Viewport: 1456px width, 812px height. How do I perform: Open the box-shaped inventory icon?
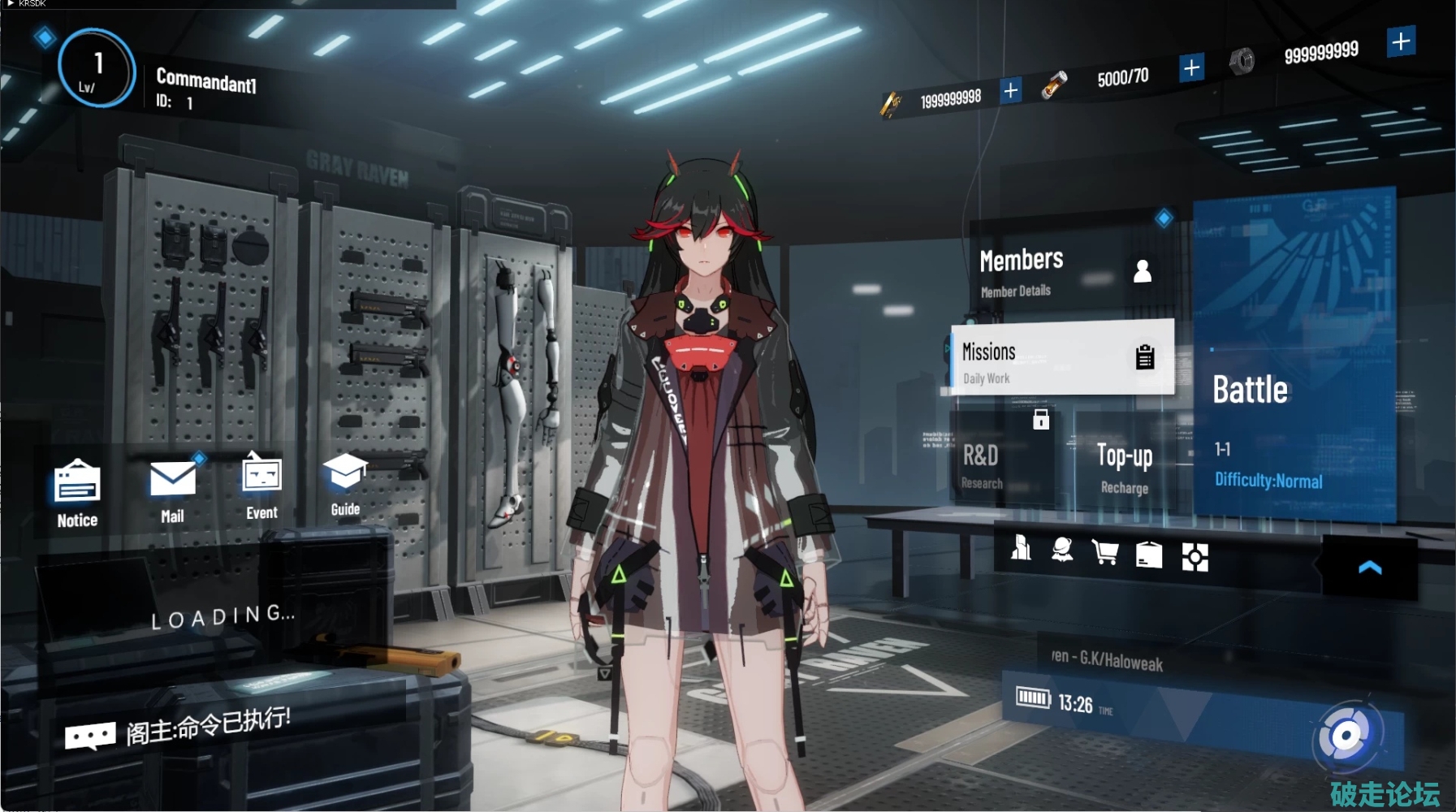(x=1148, y=555)
